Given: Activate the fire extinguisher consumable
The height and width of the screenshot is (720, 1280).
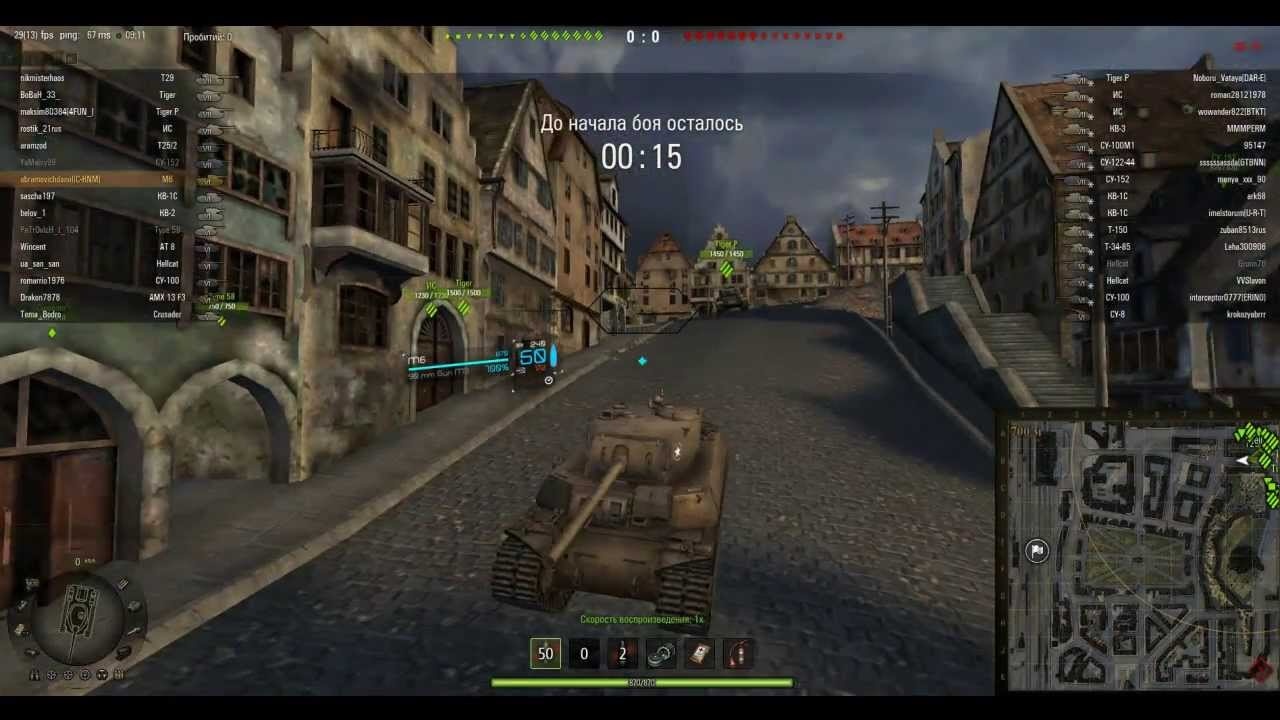Looking at the screenshot, I should coord(738,653).
